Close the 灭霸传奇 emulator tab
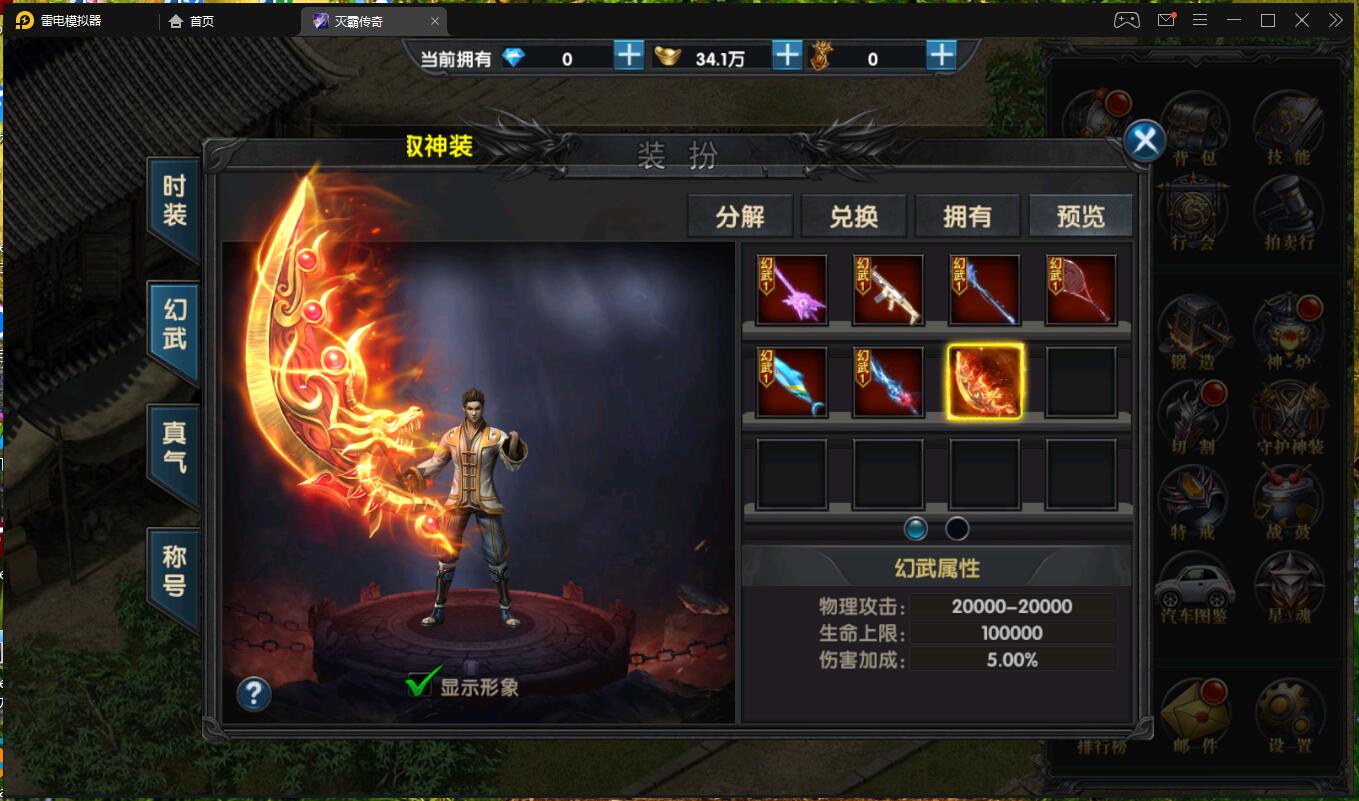This screenshot has height=801, width=1359. tap(435, 21)
